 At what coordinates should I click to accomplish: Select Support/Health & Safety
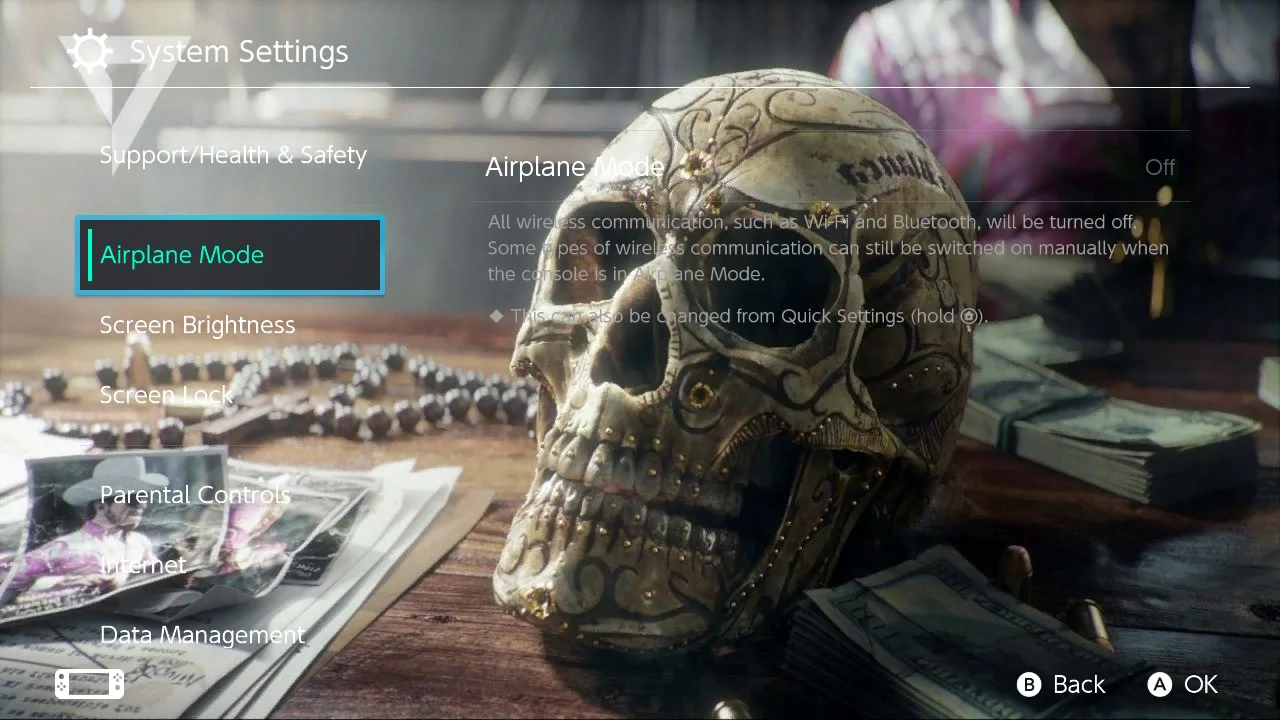click(x=233, y=155)
